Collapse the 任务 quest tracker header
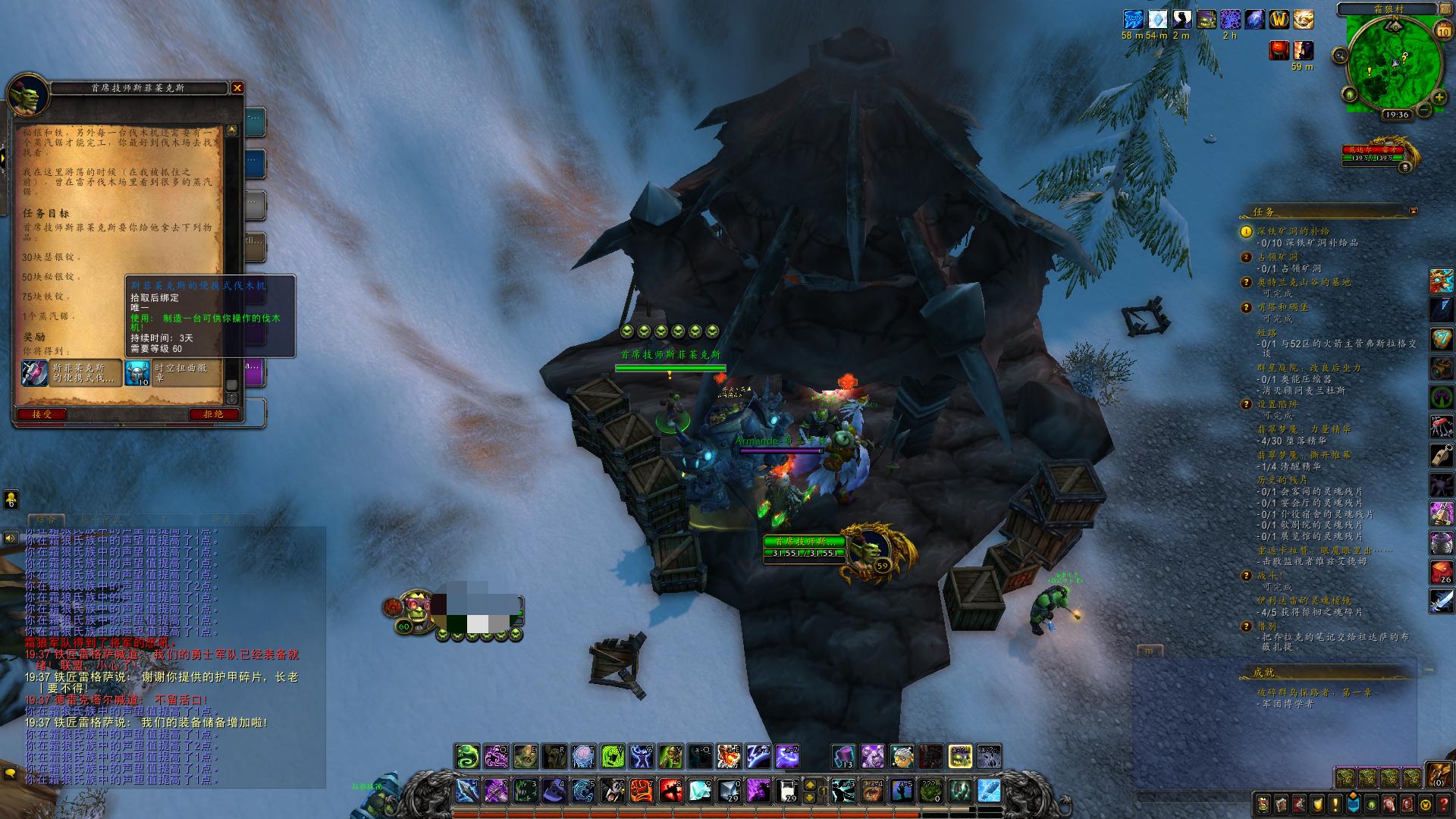The image size is (1456, 819). (x=1413, y=211)
